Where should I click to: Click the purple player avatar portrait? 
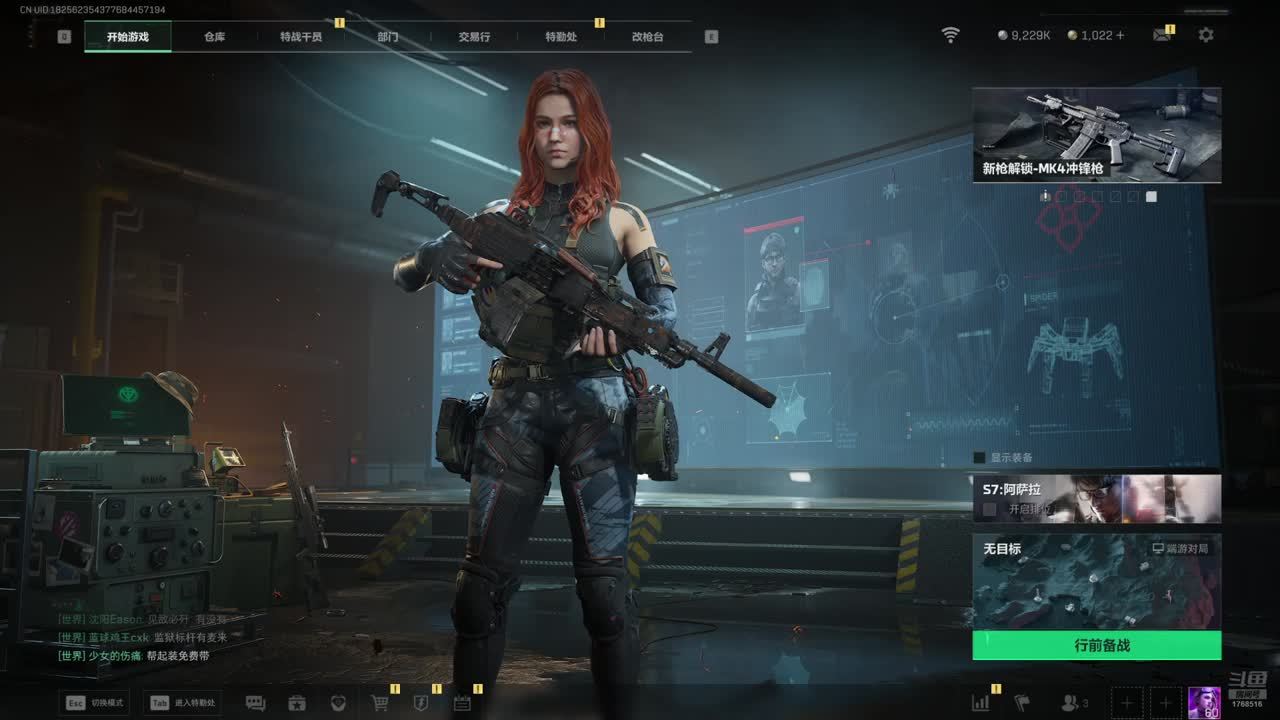click(x=1204, y=703)
